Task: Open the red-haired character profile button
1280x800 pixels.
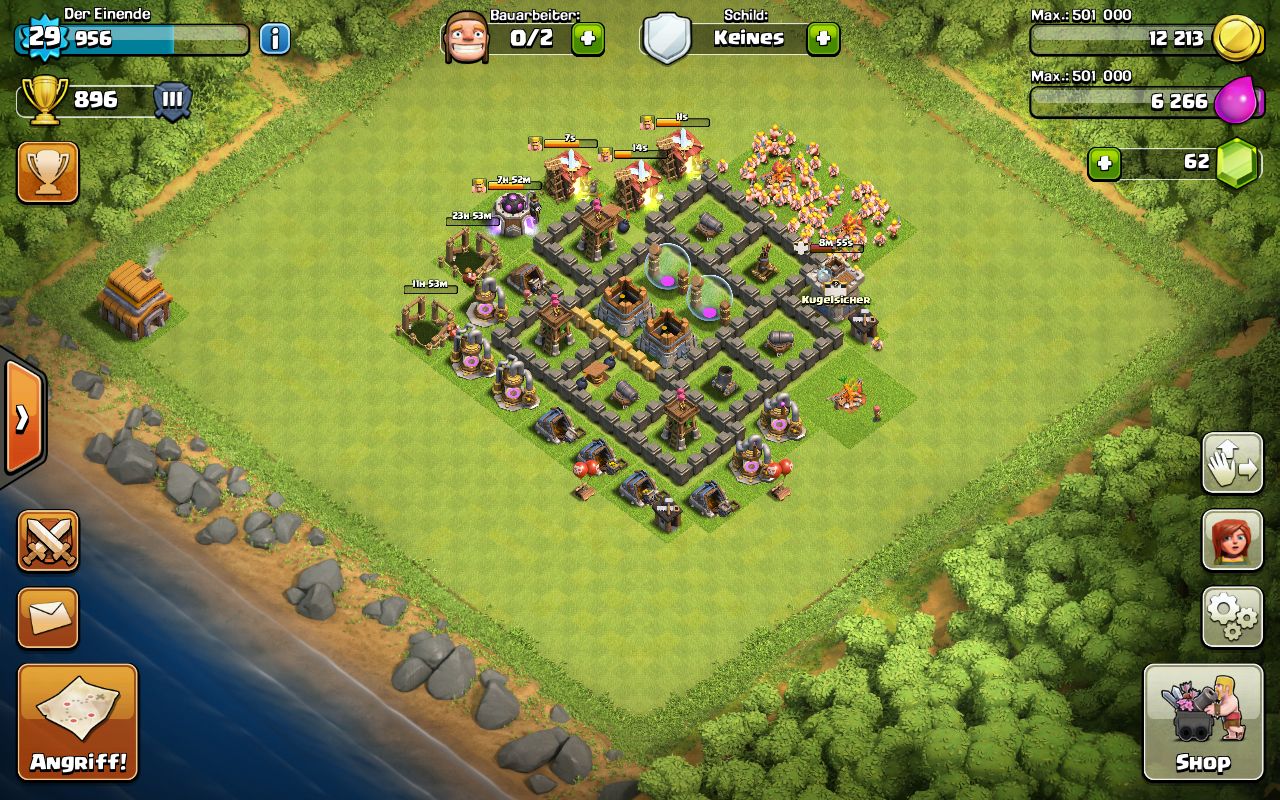Action: coord(1232,540)
